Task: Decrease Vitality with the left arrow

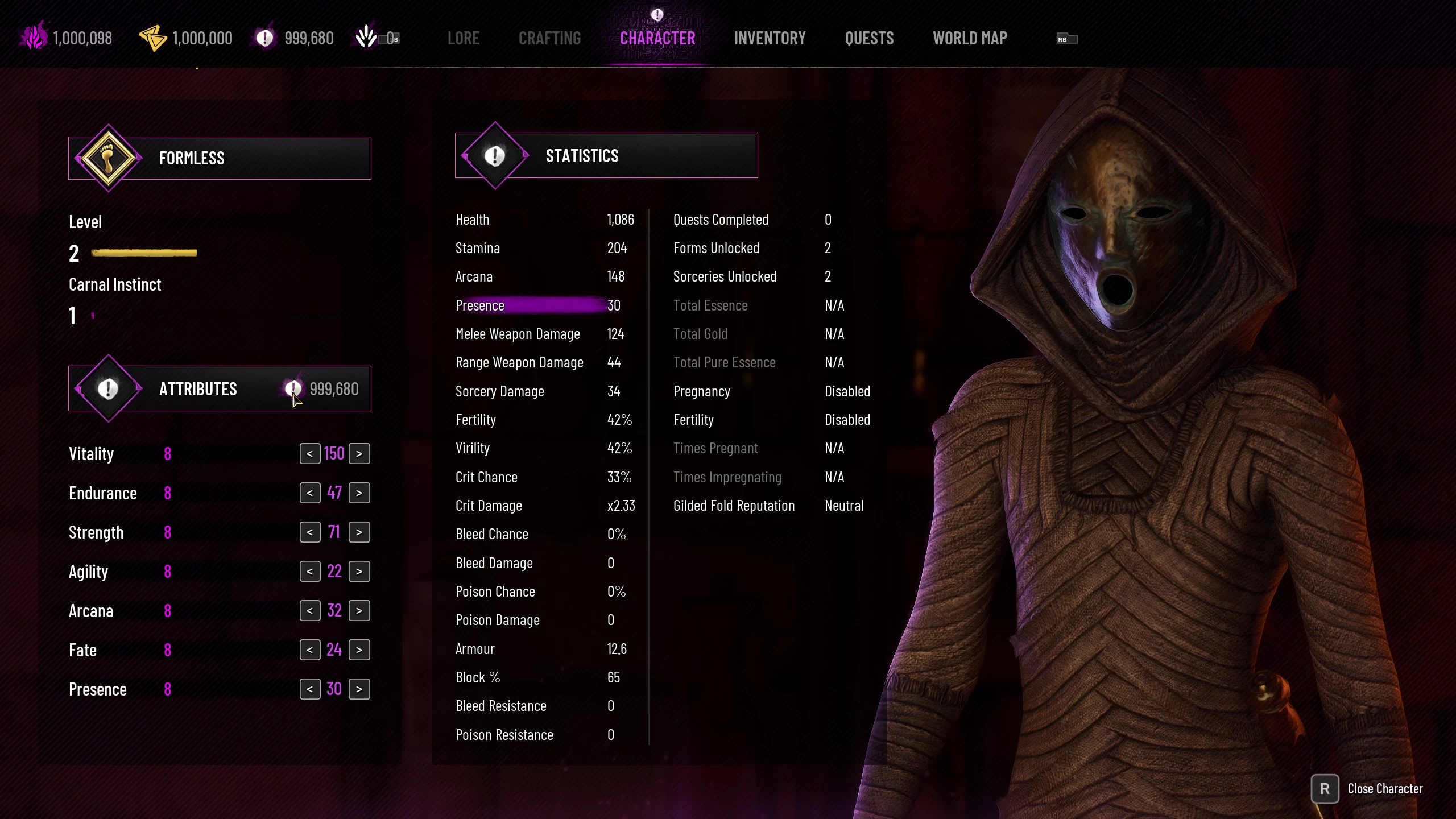Action: pyautogui.click(x=310, y=454)
